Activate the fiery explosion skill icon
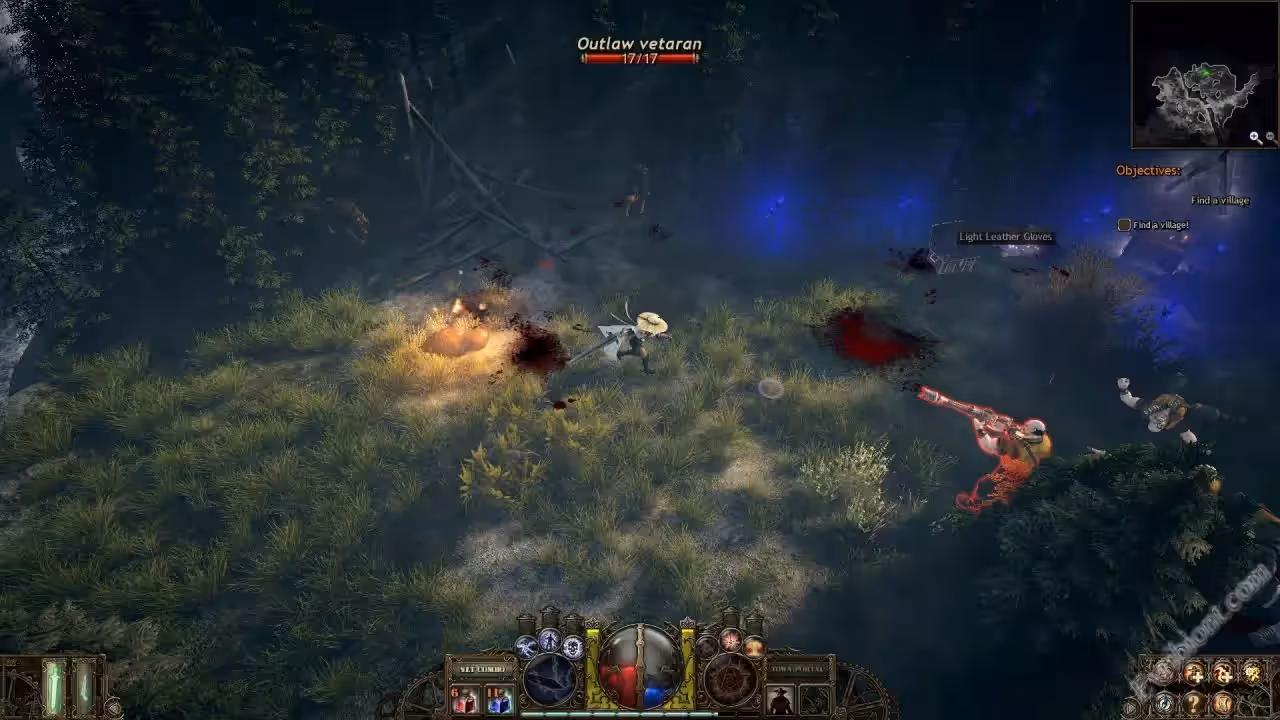The width and height of the screenshot is (1280, 720). 731,640
